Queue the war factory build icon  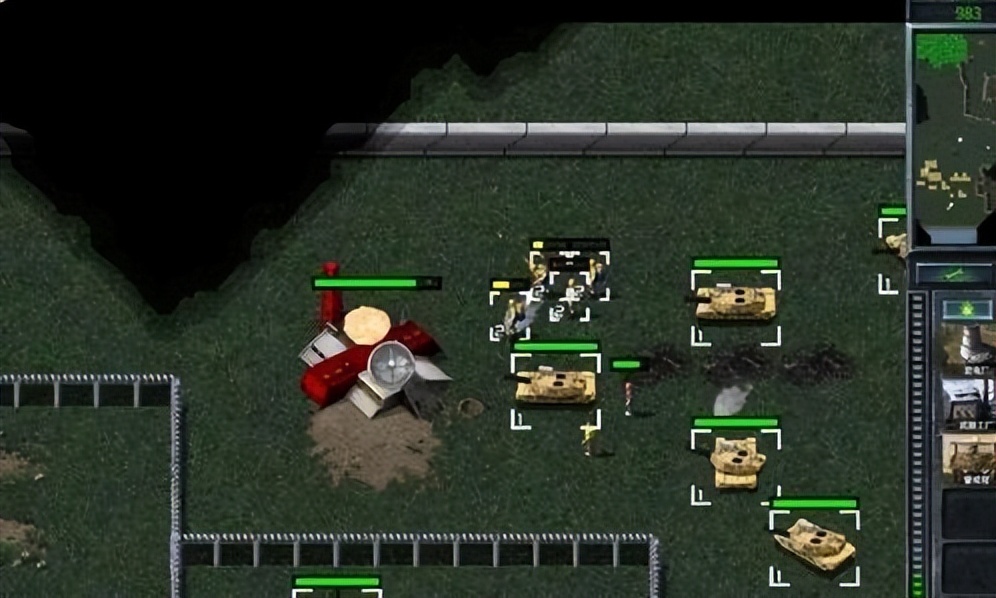[968, 402]
